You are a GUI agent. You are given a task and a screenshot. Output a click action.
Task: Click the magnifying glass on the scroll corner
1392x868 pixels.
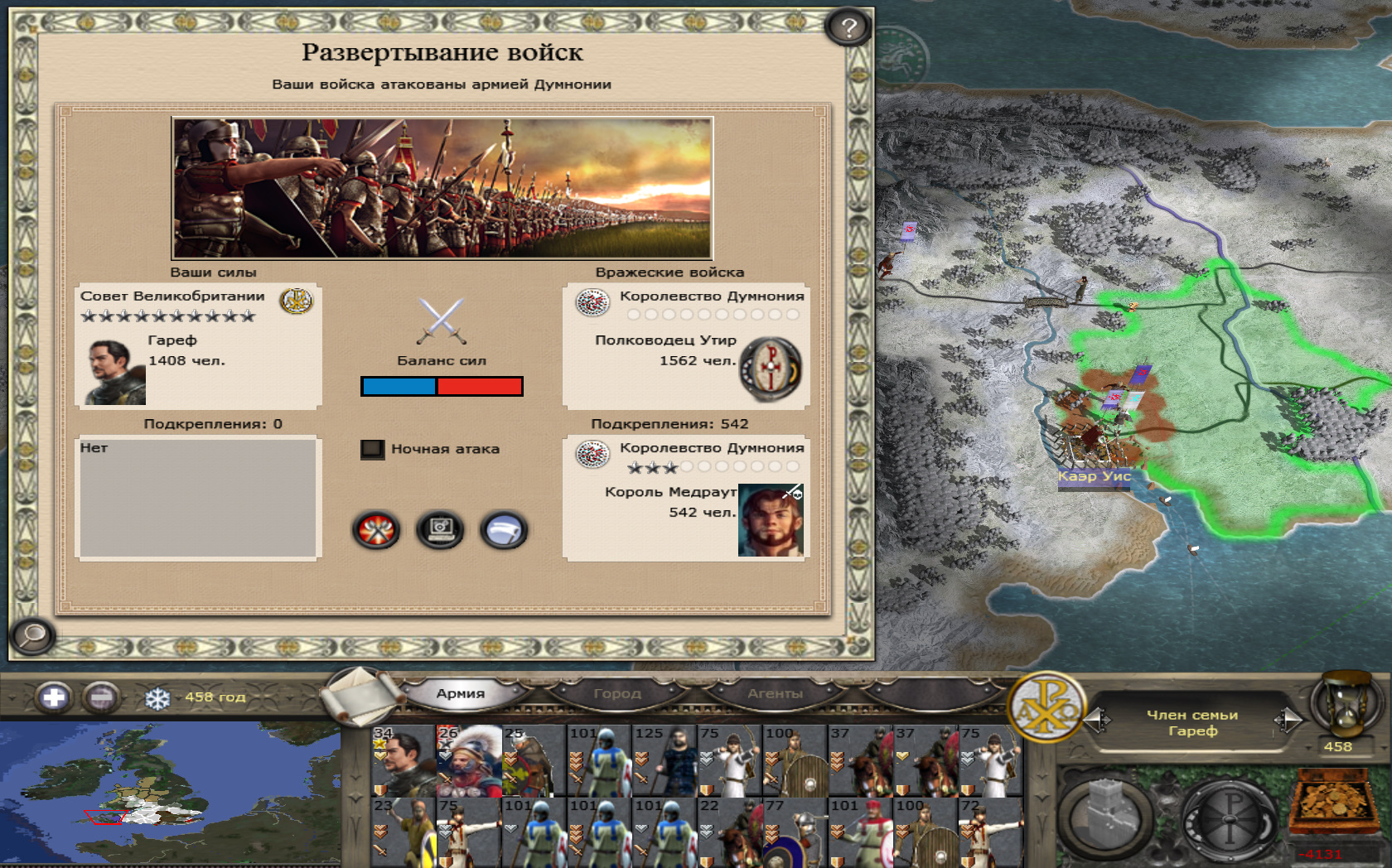pyautogui.click(x=32, y=635)
